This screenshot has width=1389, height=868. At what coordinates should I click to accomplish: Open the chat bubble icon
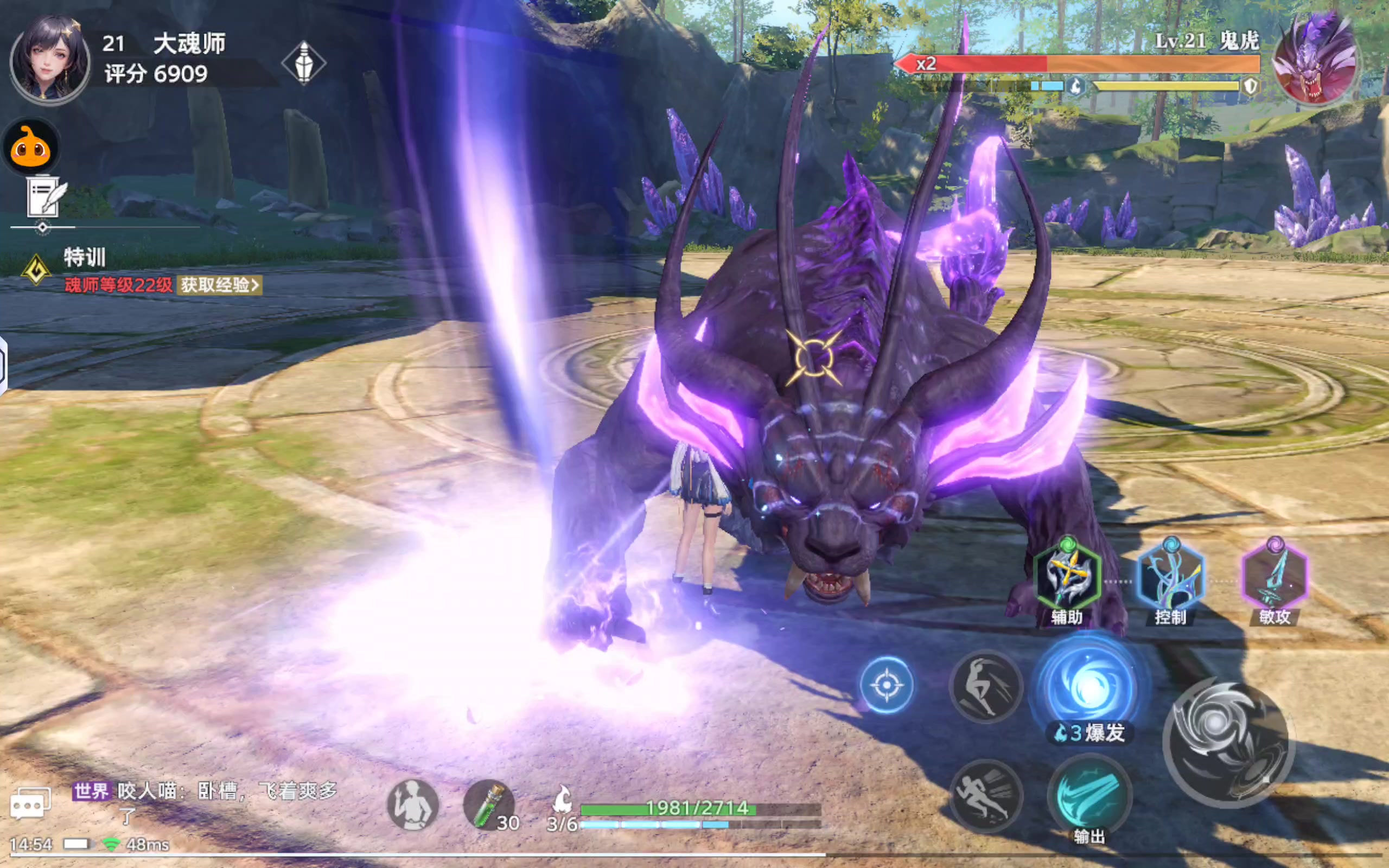pyautogui.click(x=30, y=802)
